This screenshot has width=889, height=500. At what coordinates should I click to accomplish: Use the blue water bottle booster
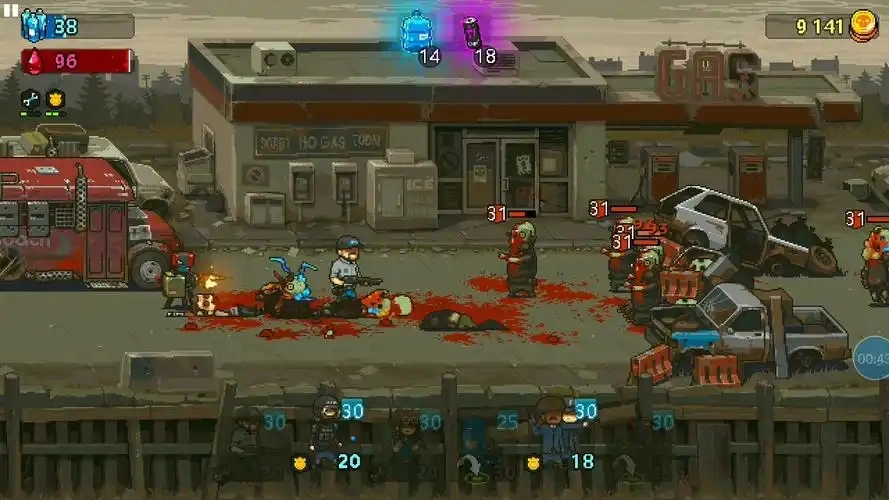416,33
